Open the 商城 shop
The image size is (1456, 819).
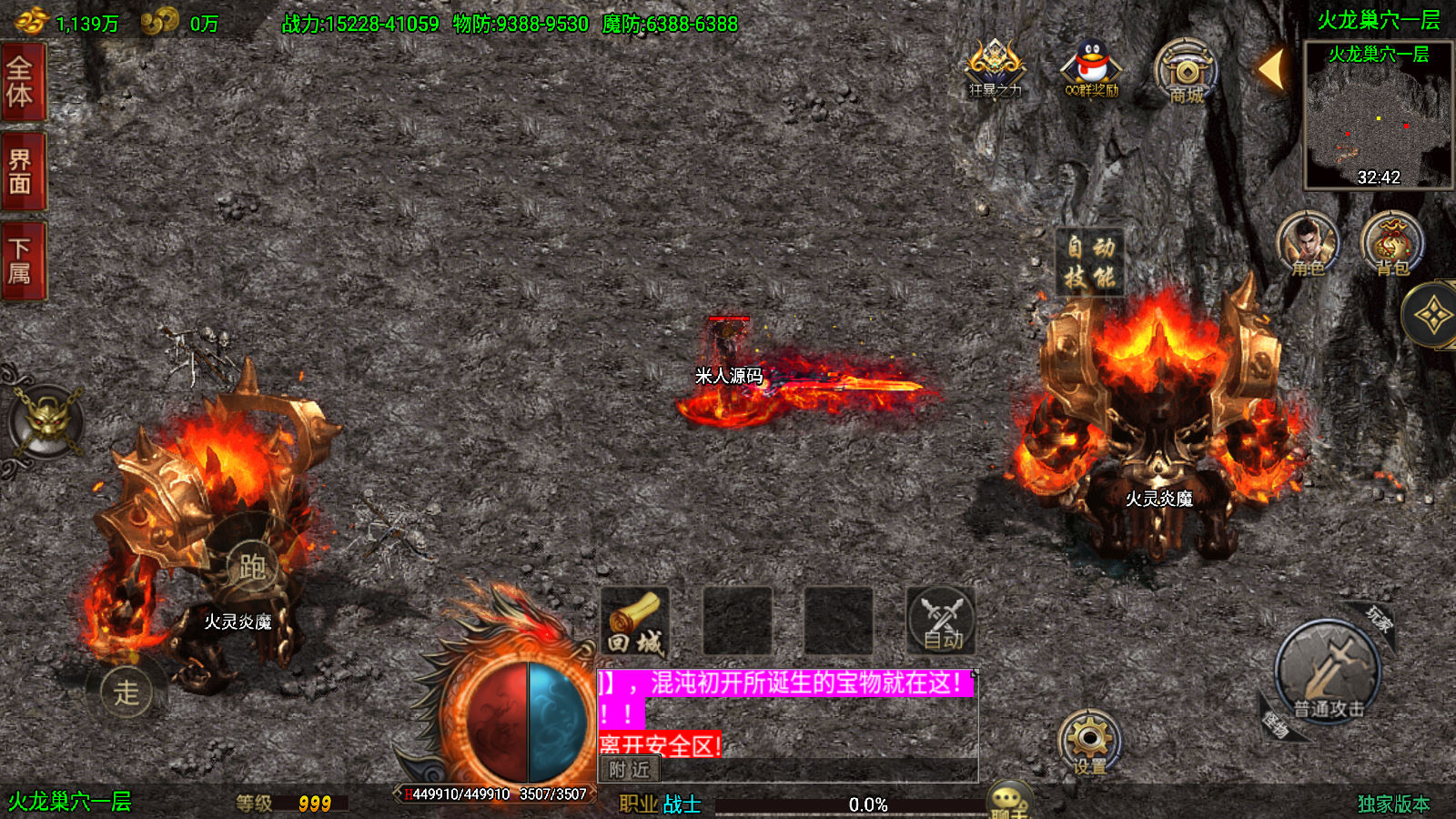coord(1187,71)
